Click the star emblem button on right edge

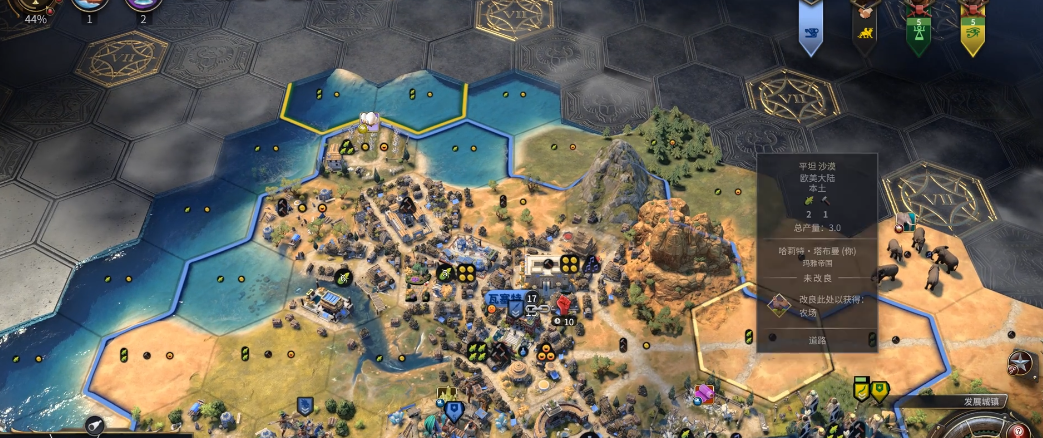(x=1021, y=363)
